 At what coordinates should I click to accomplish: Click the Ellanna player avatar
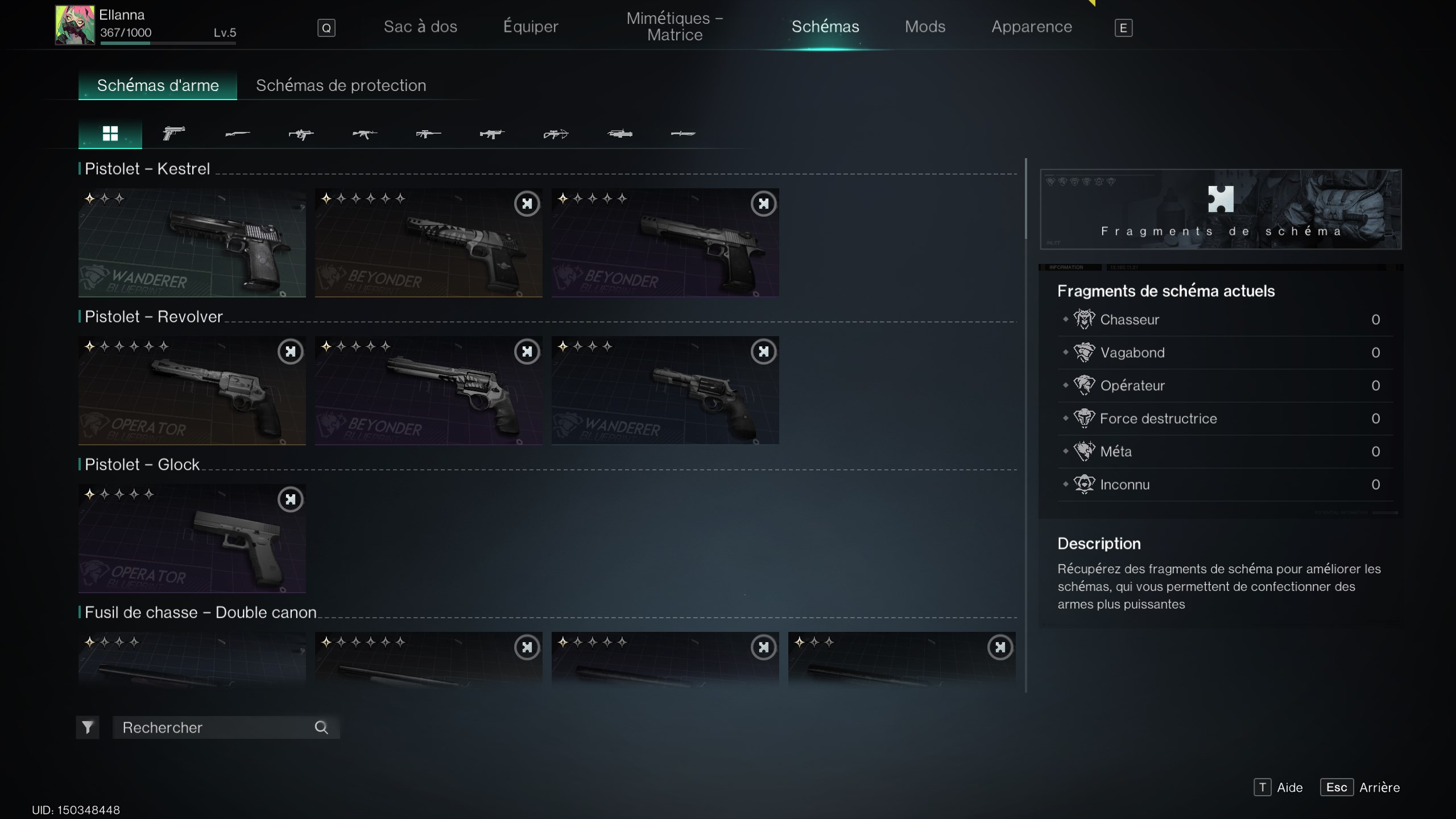click(x=75, y=26)
